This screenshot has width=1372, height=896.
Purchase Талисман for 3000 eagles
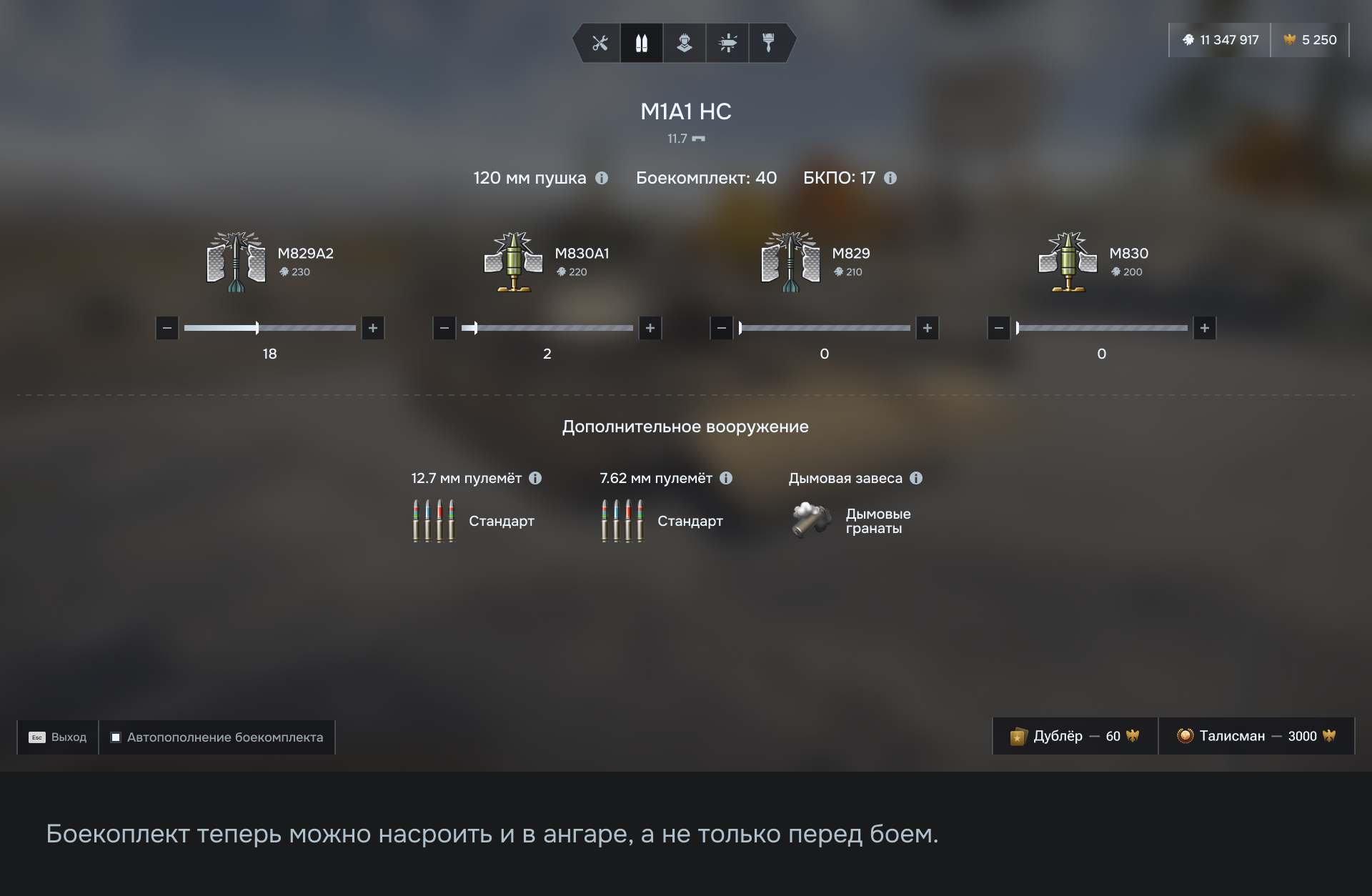coord(1256,735)
